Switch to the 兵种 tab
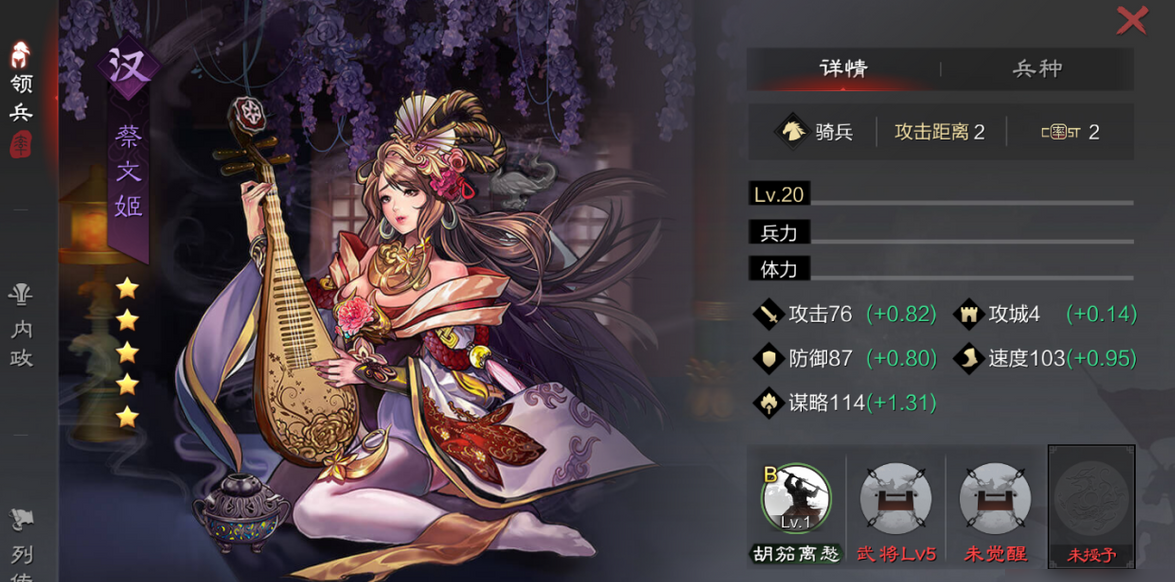This screenshot has height=582, width=1175. tap(1036, 69)
